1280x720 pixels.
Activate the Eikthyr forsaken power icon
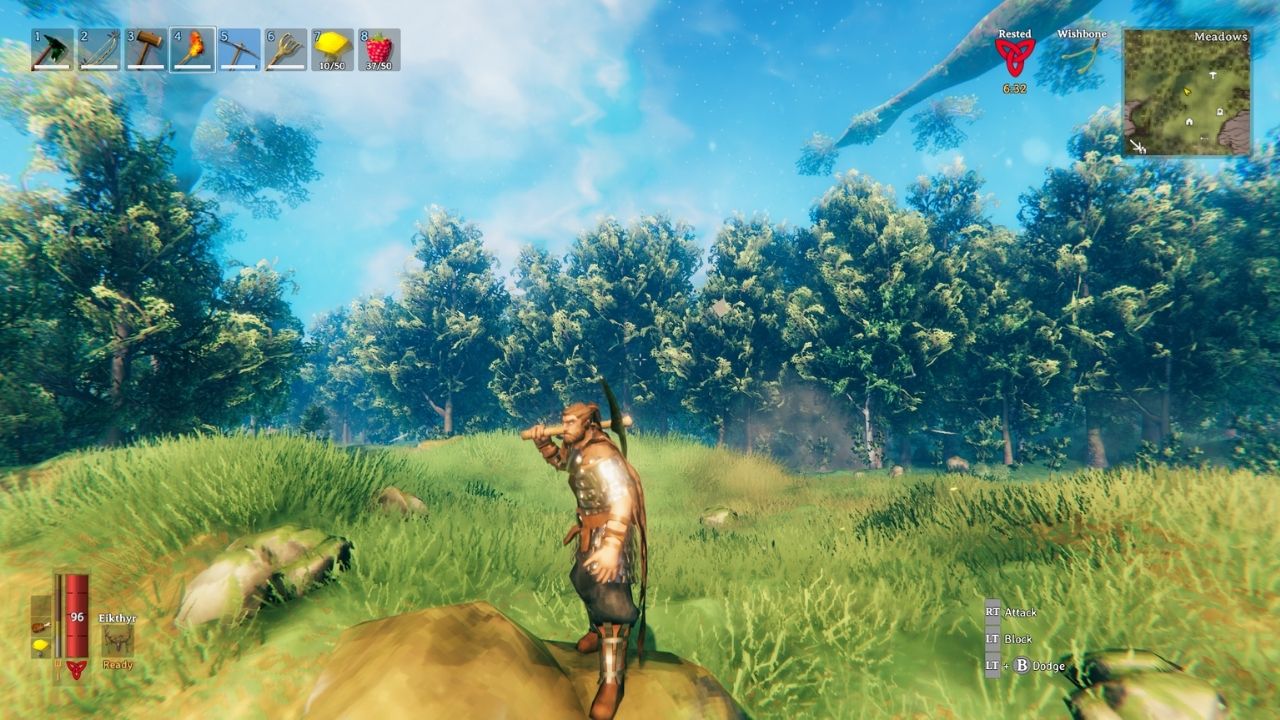pos(117,640)
